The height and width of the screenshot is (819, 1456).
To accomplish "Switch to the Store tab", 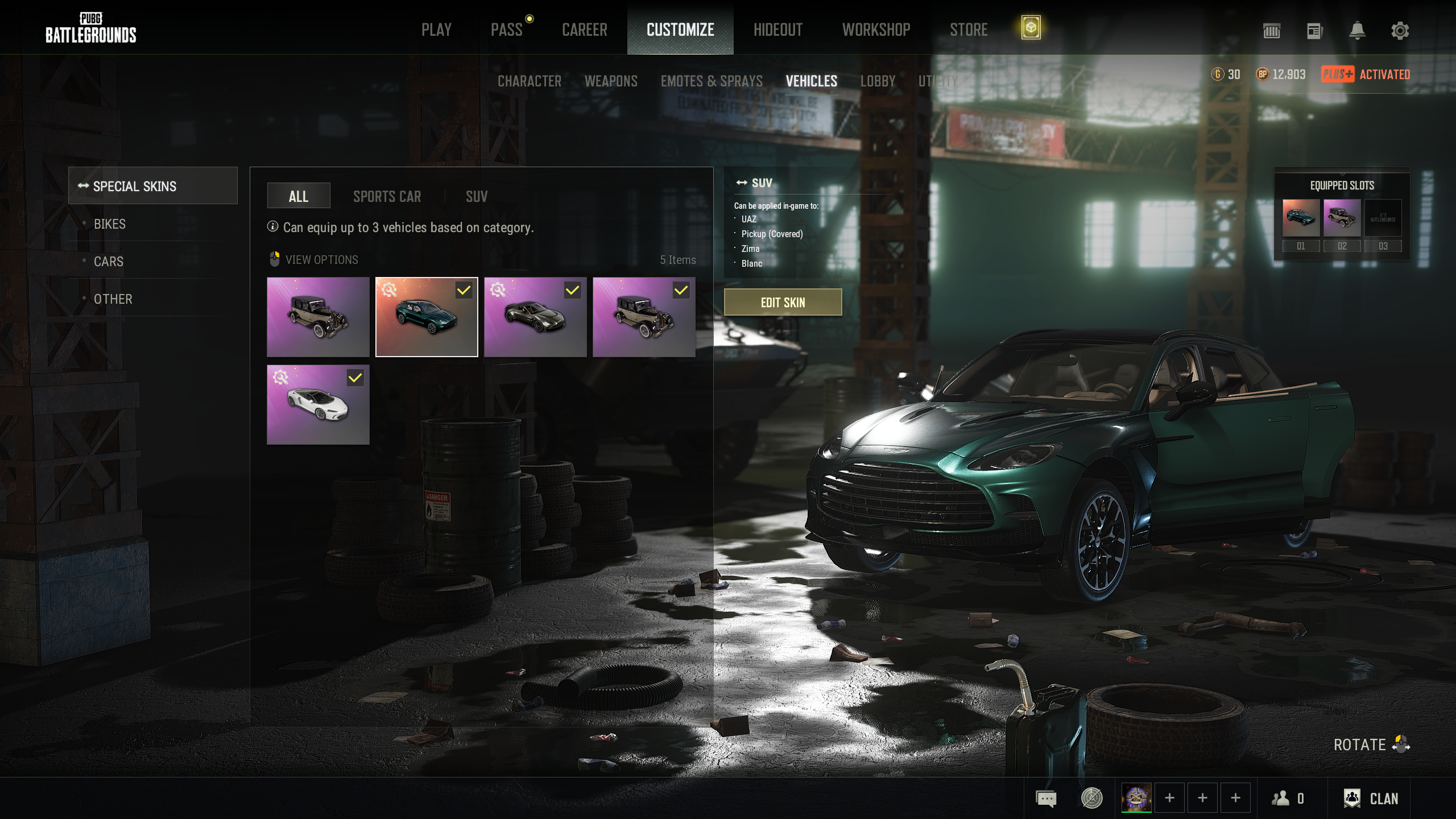I will point(969,30).
